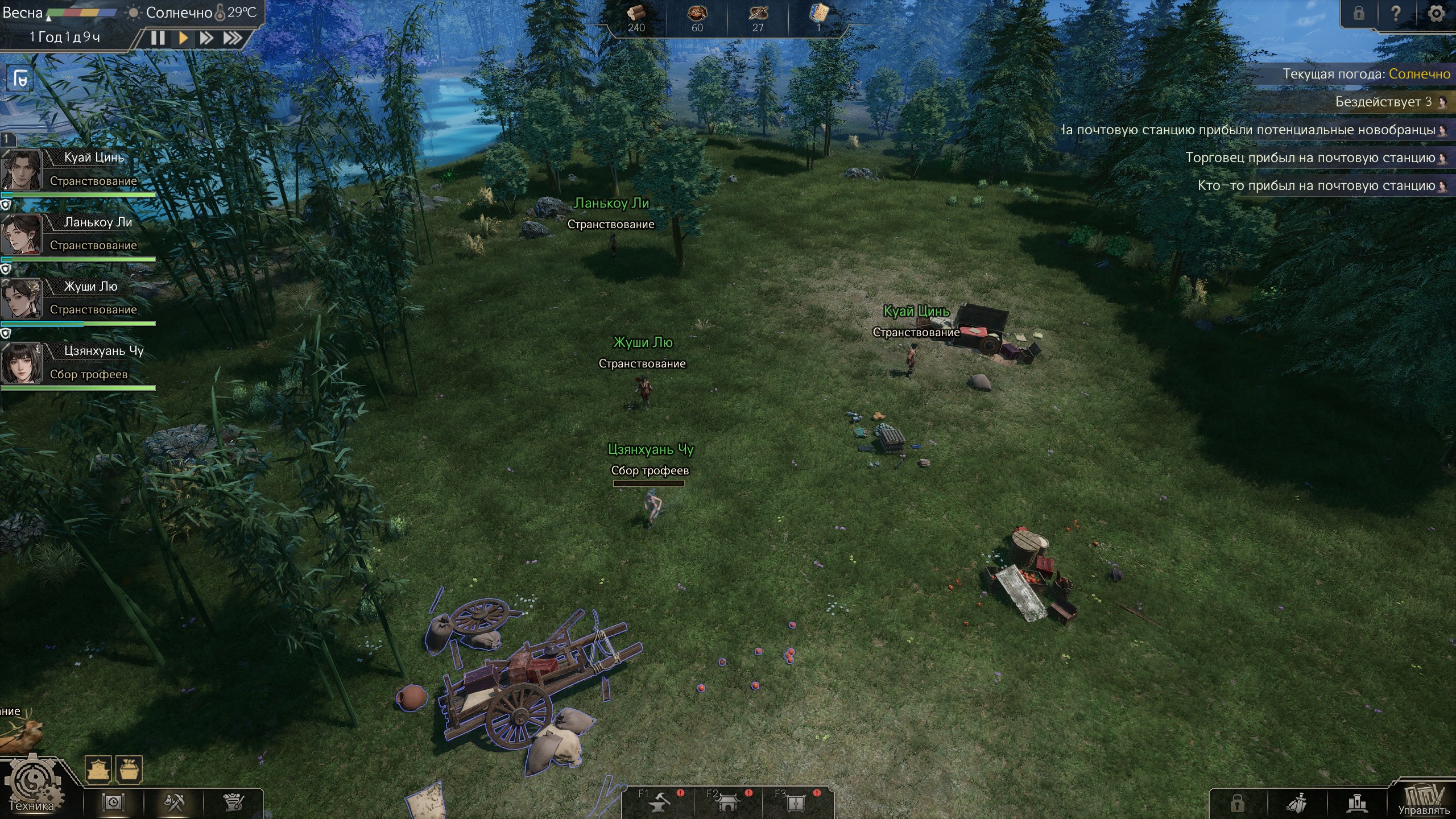Open the cabinet storage menu F3
Viewport: 1456px width, 819px height.
(x=796, y=802)
